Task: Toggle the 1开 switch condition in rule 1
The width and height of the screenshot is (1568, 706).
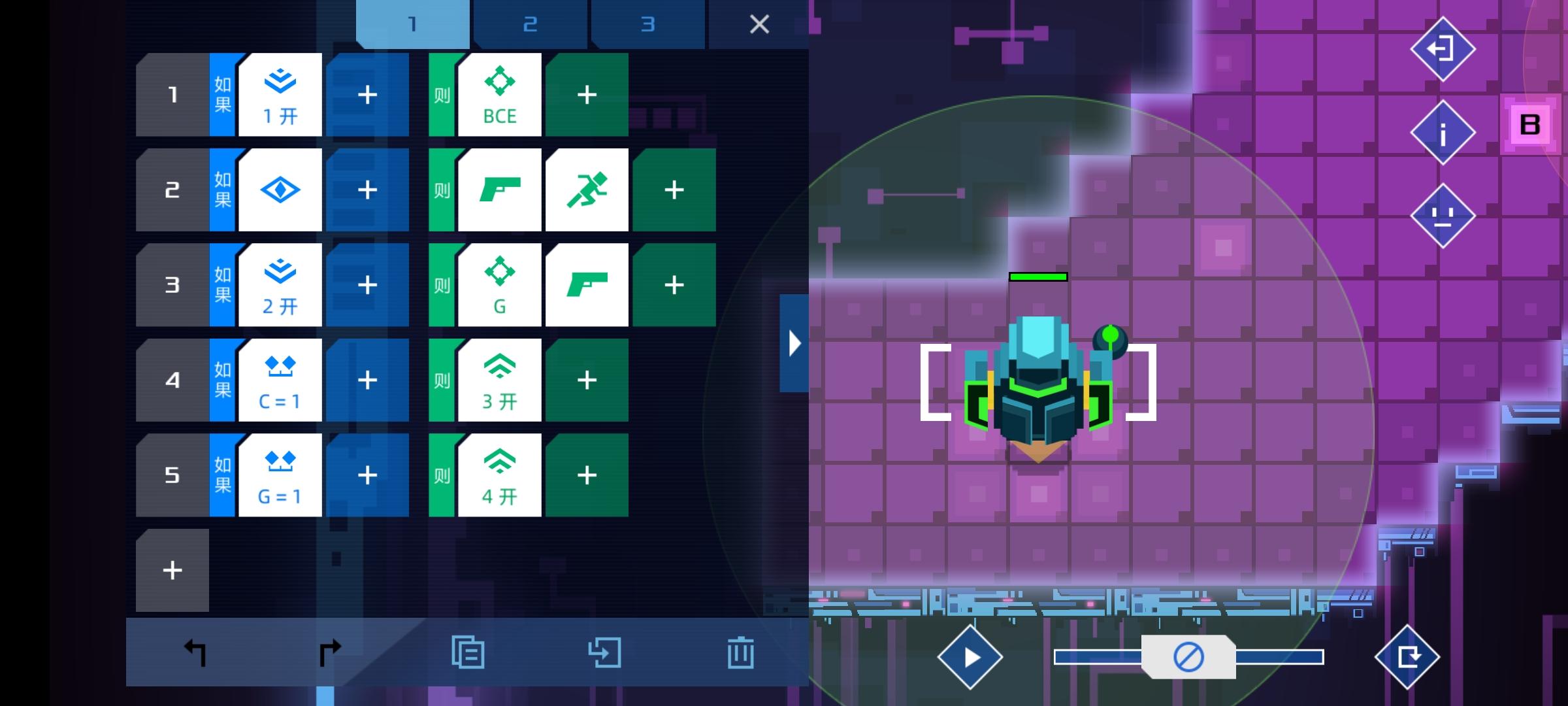Action: click(x=279, y=94)
